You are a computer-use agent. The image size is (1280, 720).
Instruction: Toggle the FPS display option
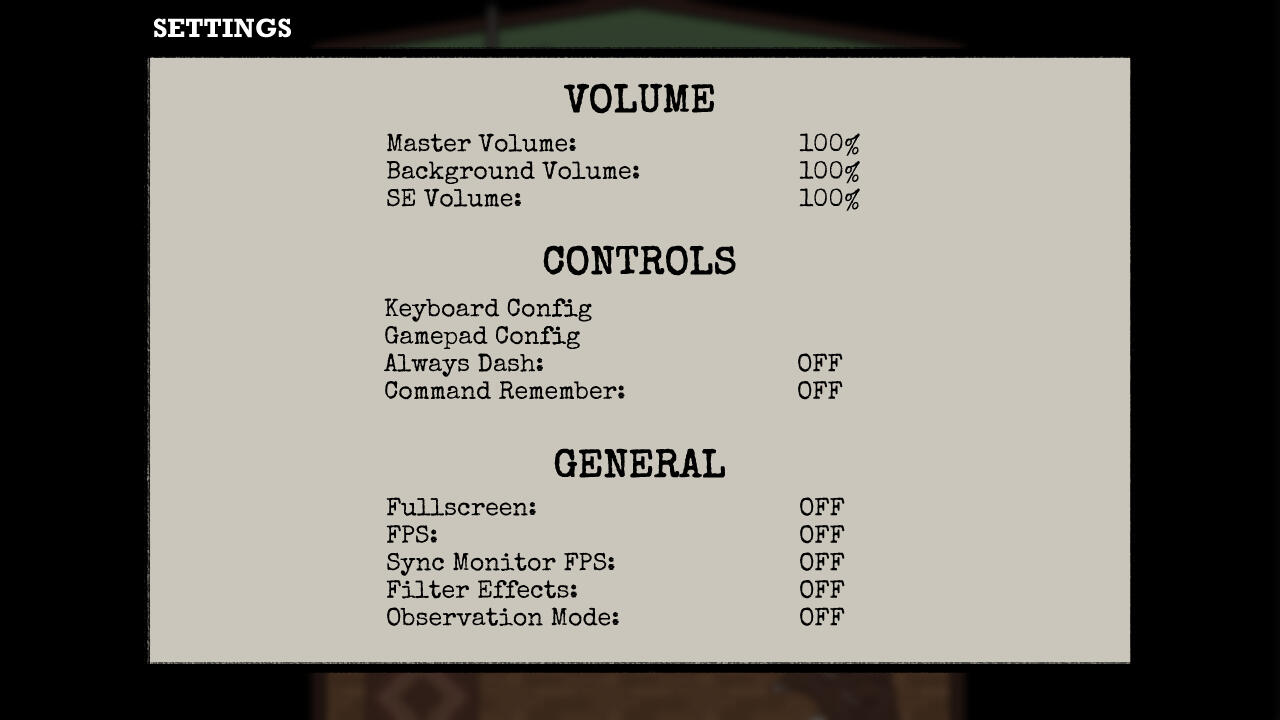pos(412,535)
